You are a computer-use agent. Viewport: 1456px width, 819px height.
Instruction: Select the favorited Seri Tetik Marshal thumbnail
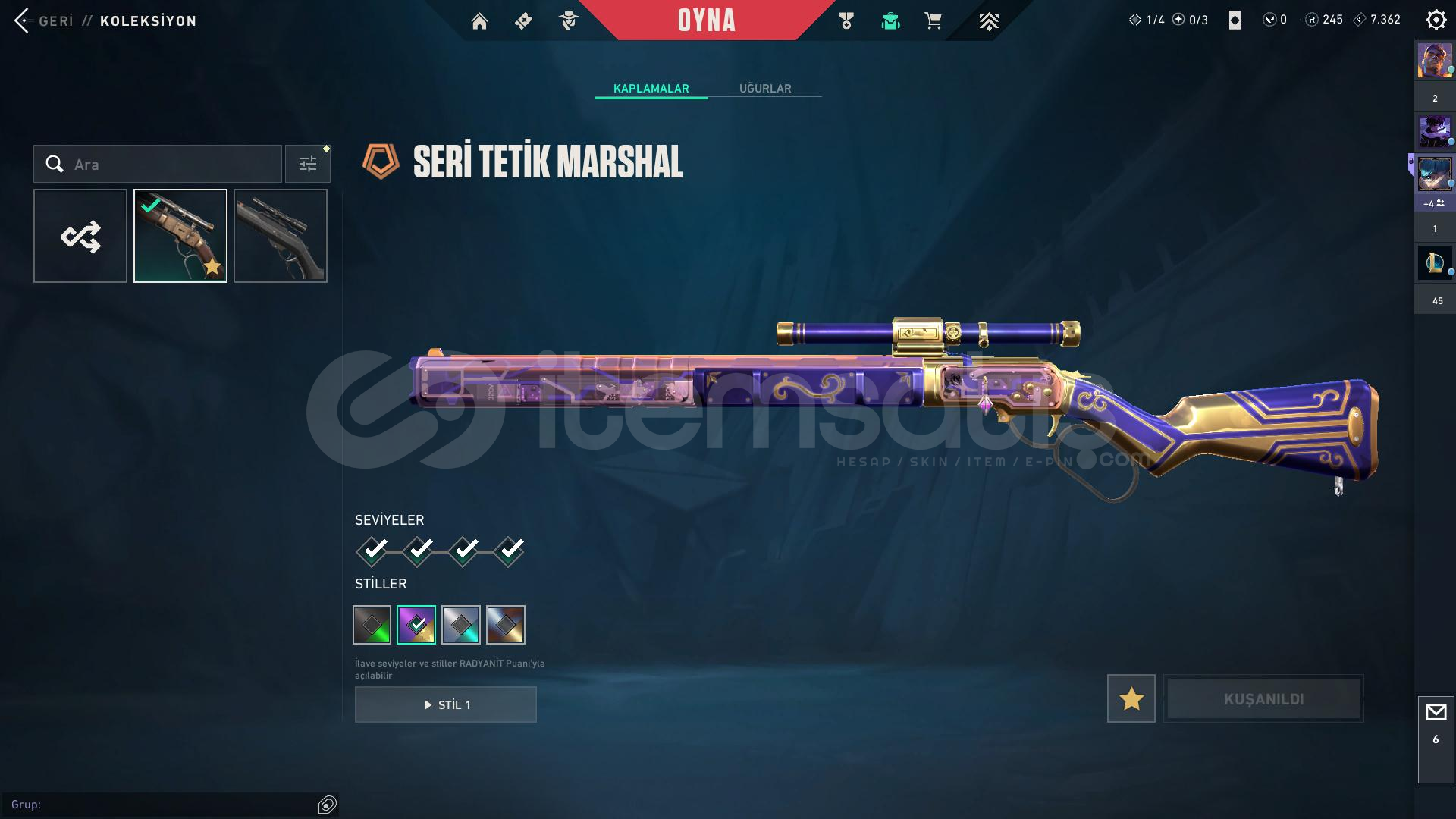180,237
